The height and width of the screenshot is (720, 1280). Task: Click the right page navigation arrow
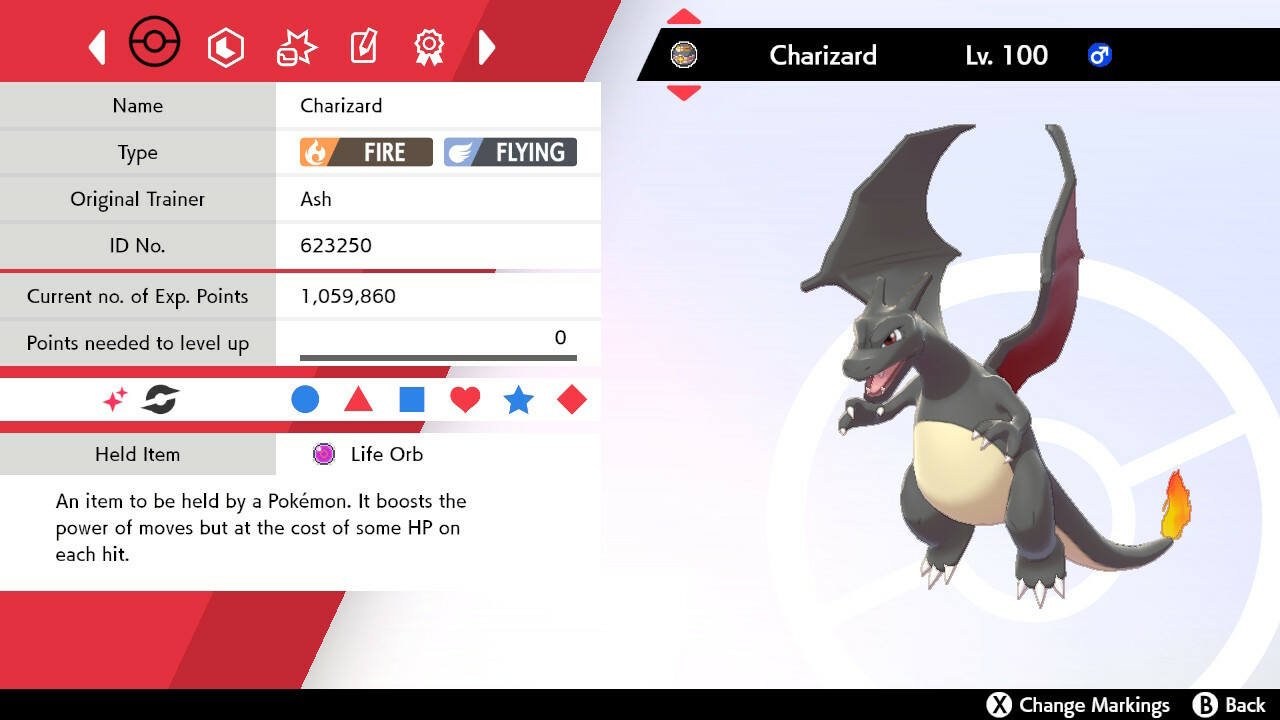tap(487, 46)
